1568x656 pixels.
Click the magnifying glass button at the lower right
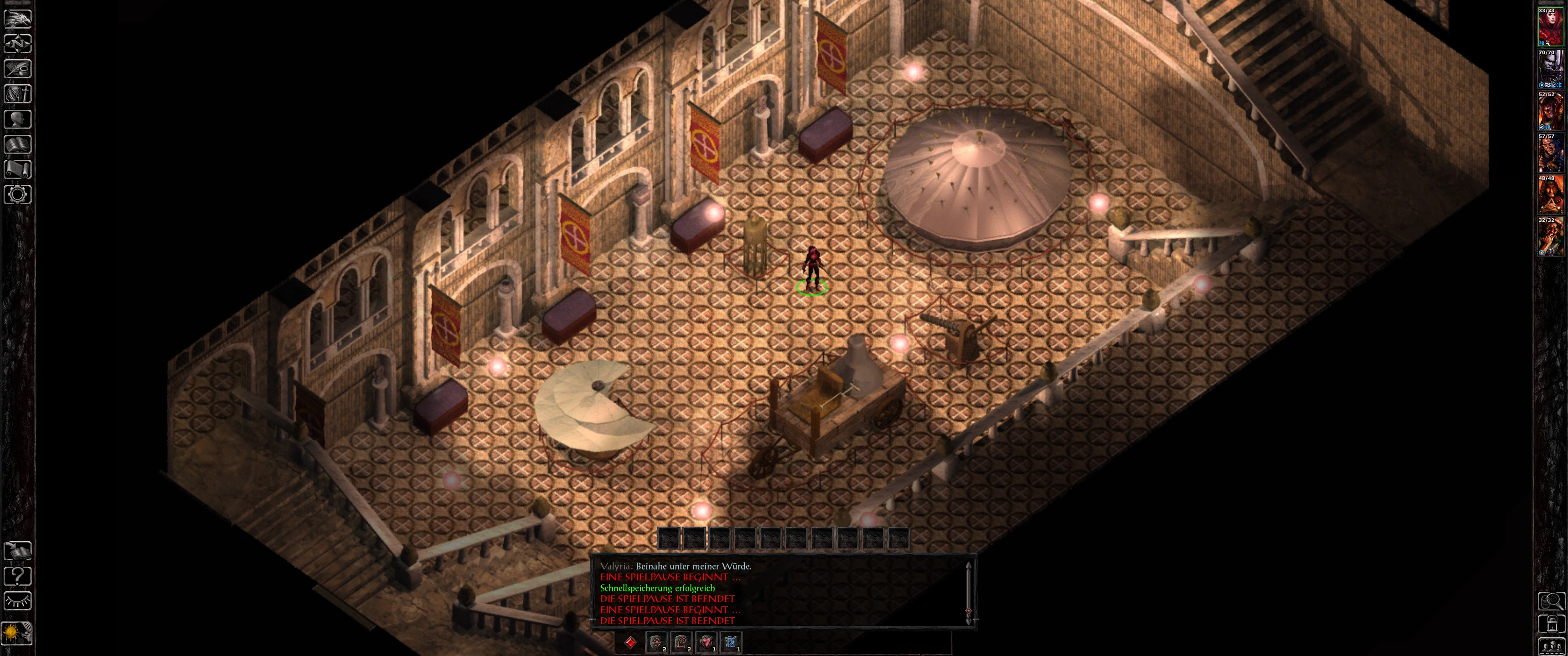tap(1551, 601)
